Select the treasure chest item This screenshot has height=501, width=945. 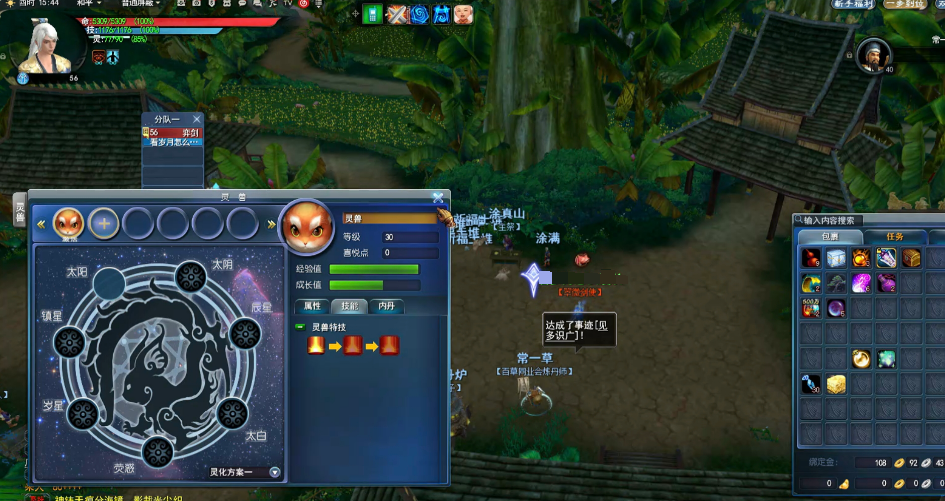click(911, 258)
